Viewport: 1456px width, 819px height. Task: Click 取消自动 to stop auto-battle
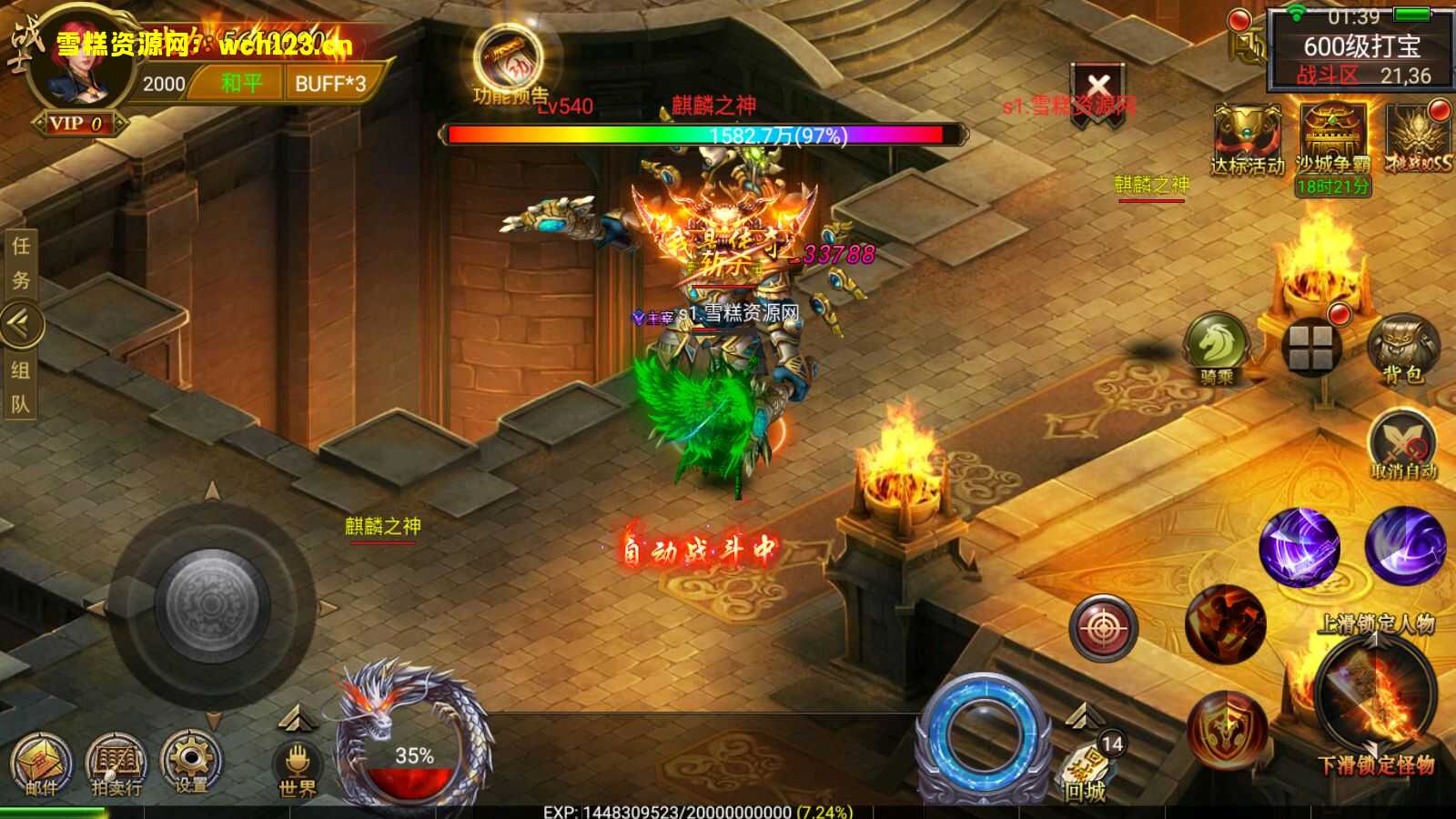(1402, 445)
